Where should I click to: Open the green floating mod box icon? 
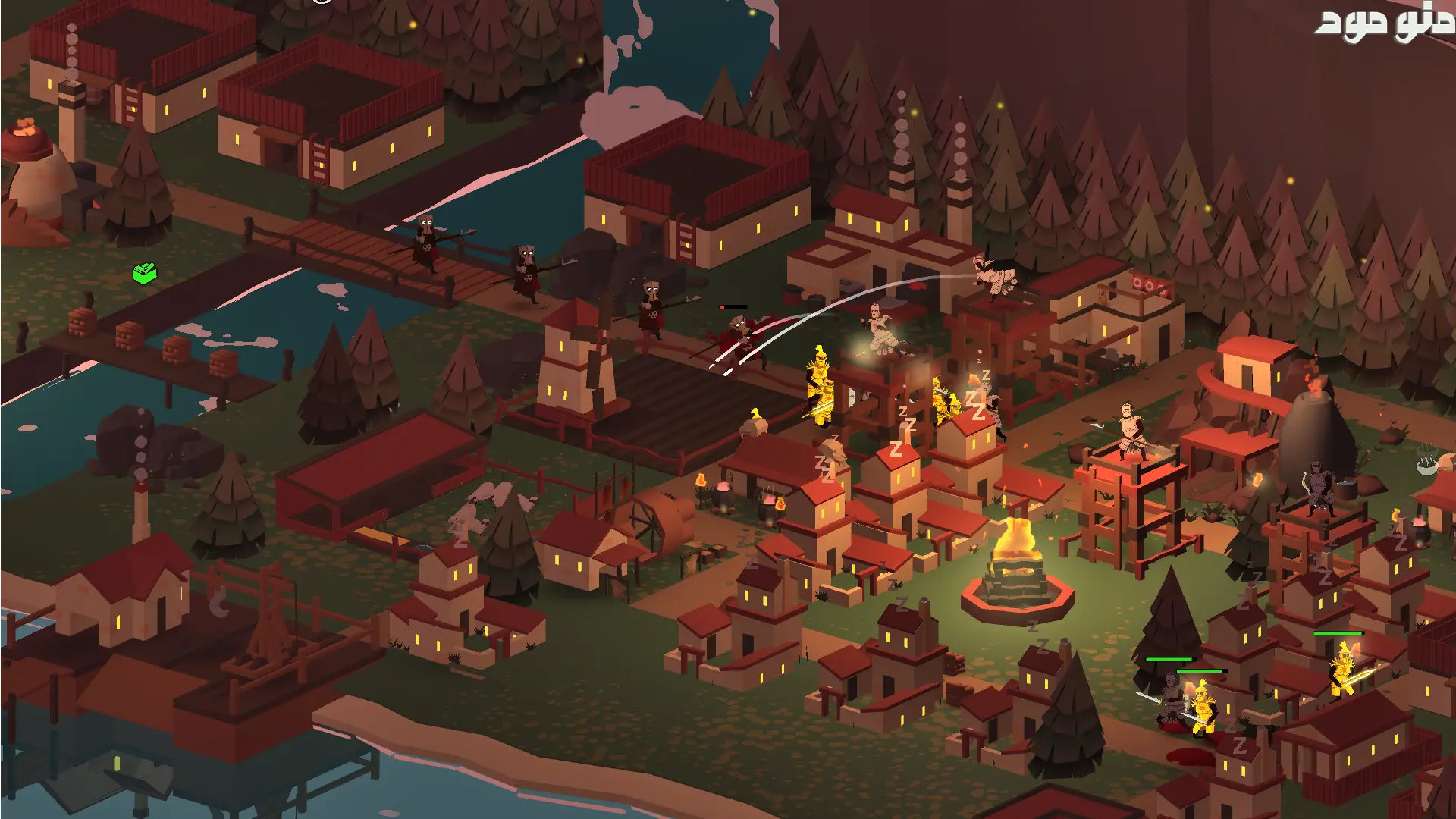pos(145,272)
